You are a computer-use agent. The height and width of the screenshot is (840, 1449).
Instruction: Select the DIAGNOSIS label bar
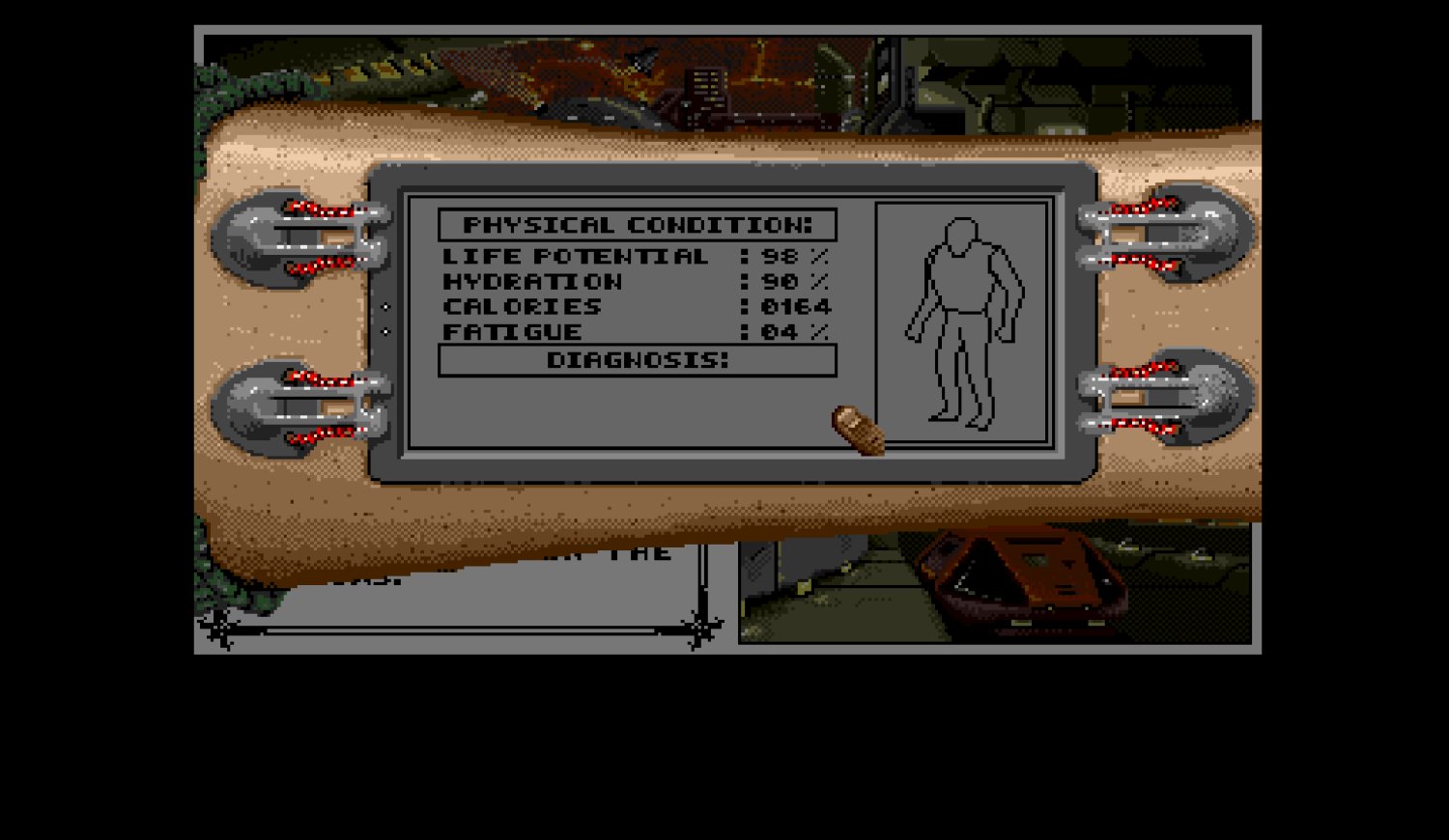tap(638, 360)
